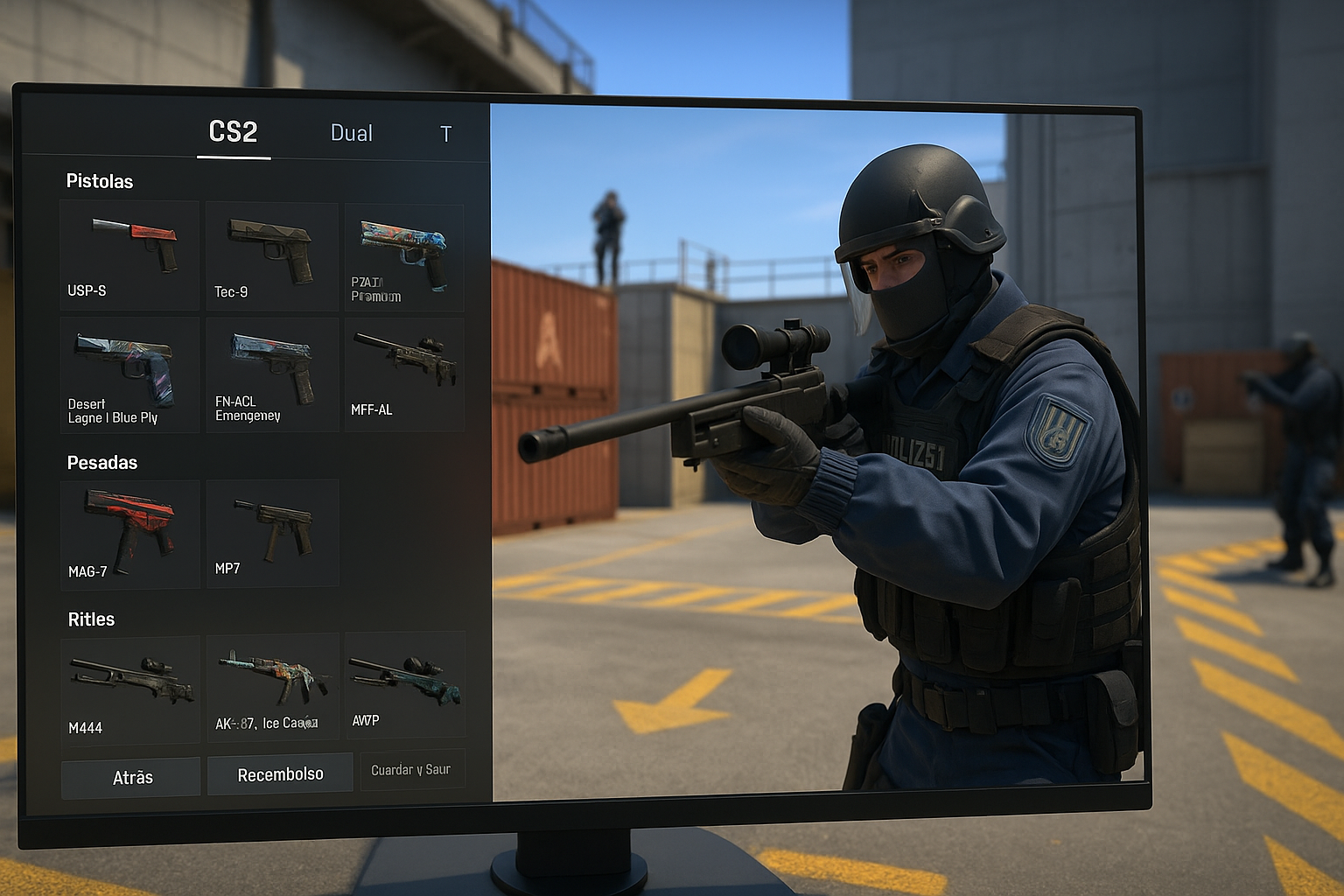Viewport: 1344px width, 896px height.
Task: Select the AK Ice rifle skin
Action: point(271,688)
